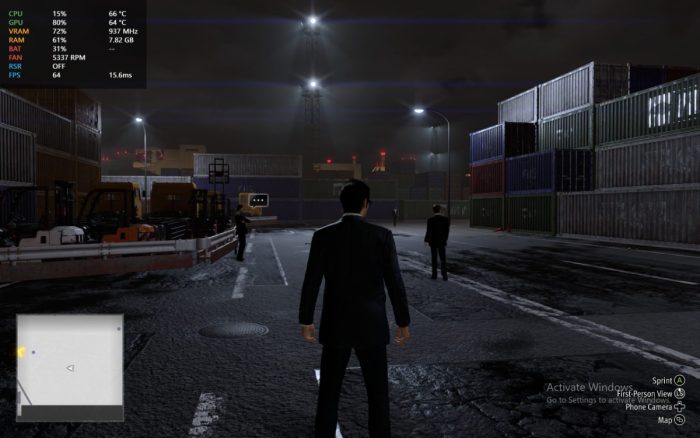The height and width of the screenshot is (438, 700).
Task: Click the yellow marker on the minimap edge
Action: pos(21,352)
